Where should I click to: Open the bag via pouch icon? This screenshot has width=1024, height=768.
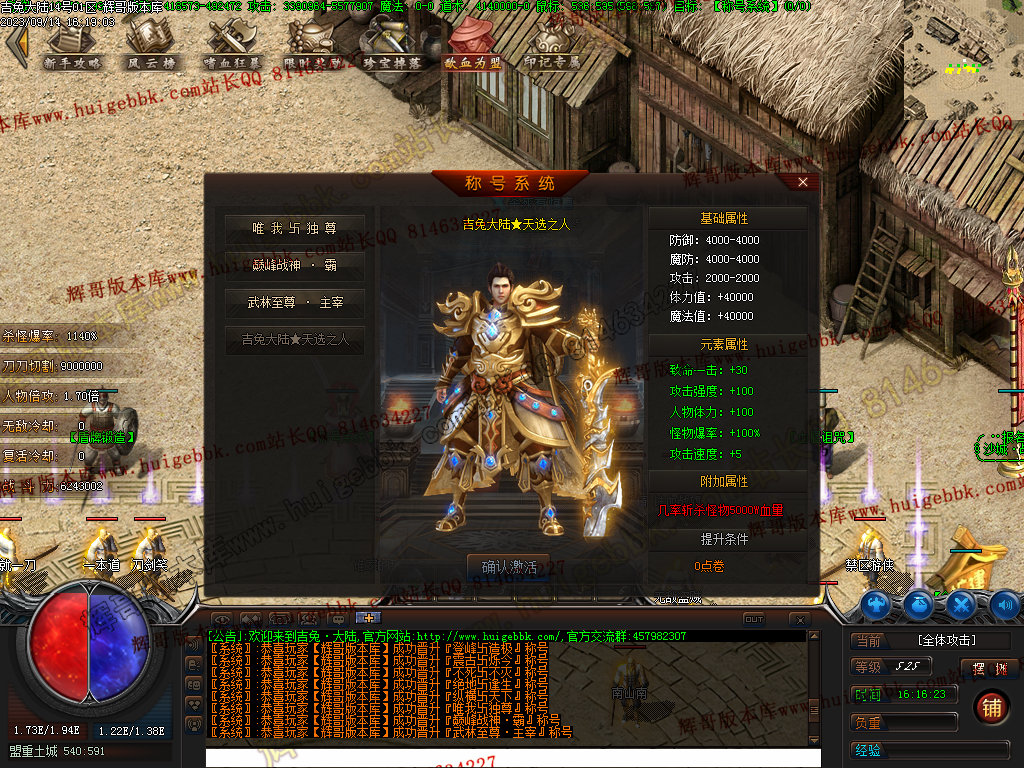click(x=918, y=604)
